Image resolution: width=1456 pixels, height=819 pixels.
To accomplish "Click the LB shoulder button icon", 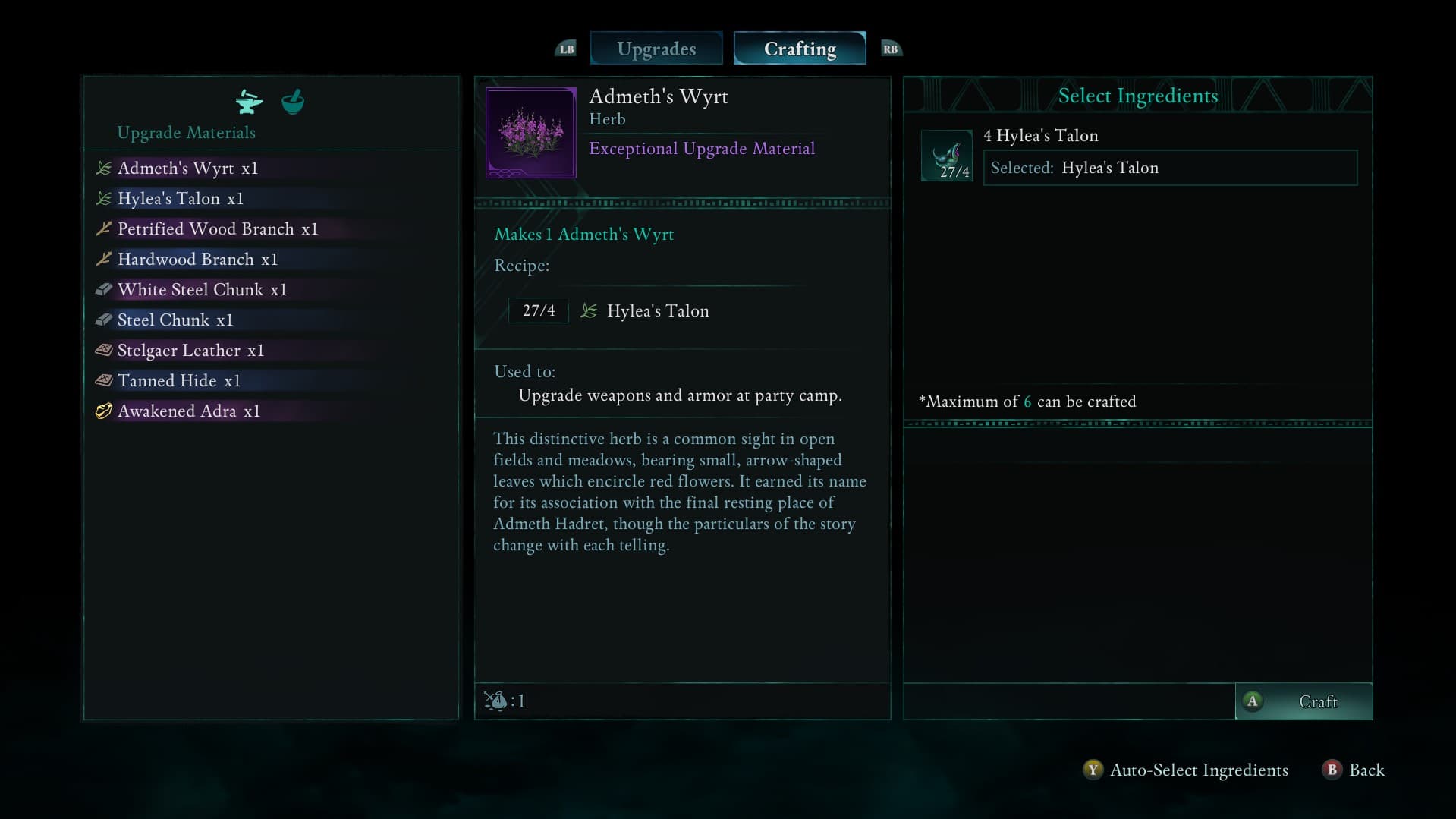I will [565, 48].
